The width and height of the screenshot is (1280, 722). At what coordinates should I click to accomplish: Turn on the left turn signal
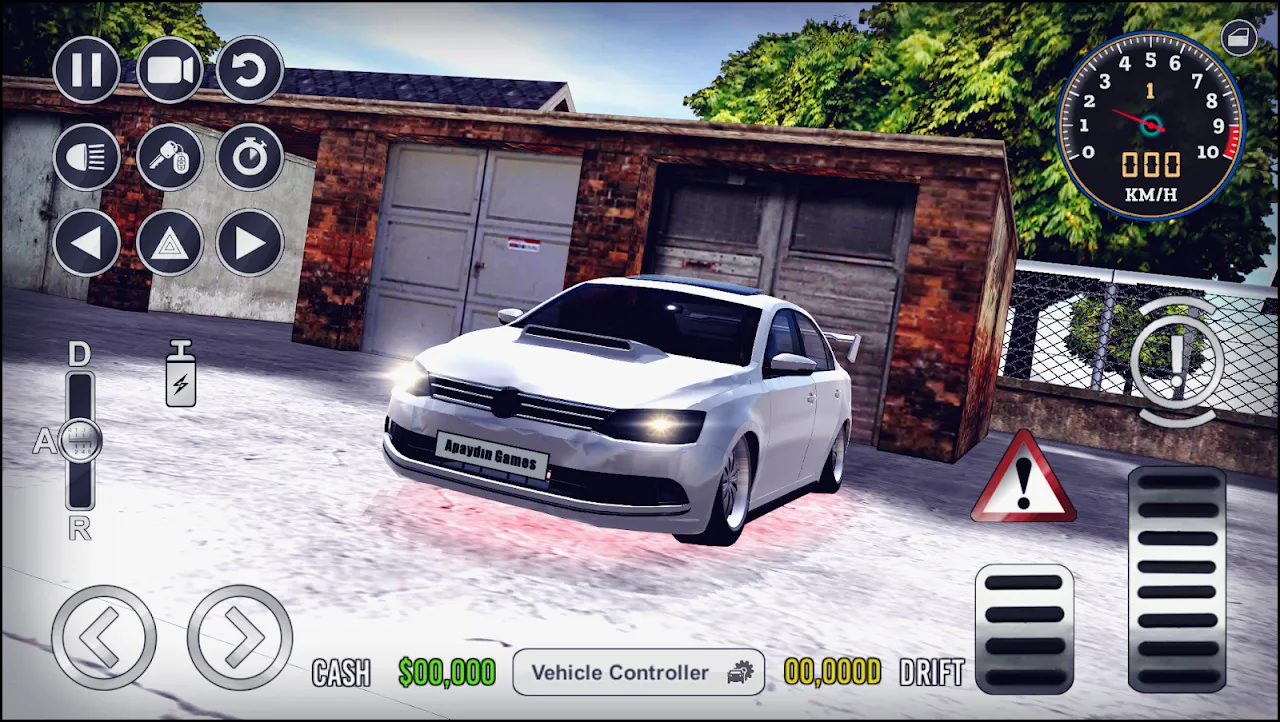point(87,242)
